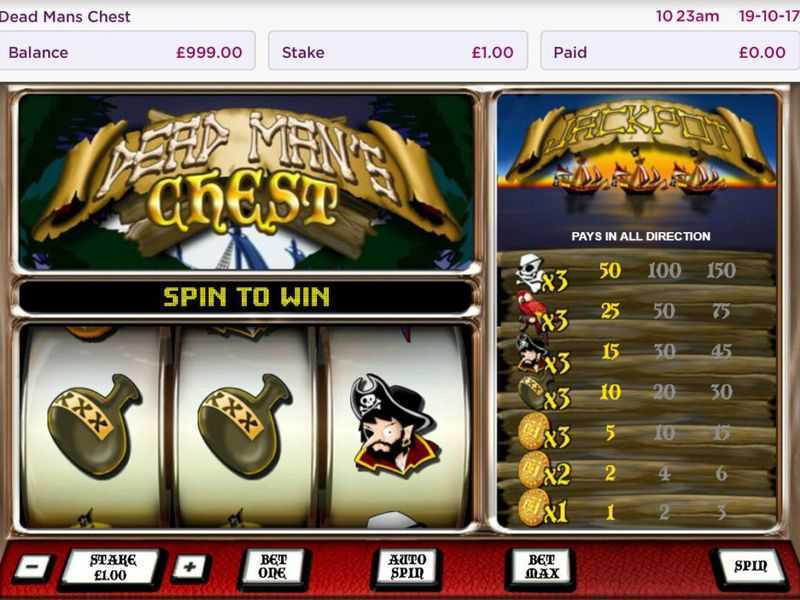Spin the slot machine reels
Image resolution: width=800 pixels, height=600 pixels.
point(750,567)
